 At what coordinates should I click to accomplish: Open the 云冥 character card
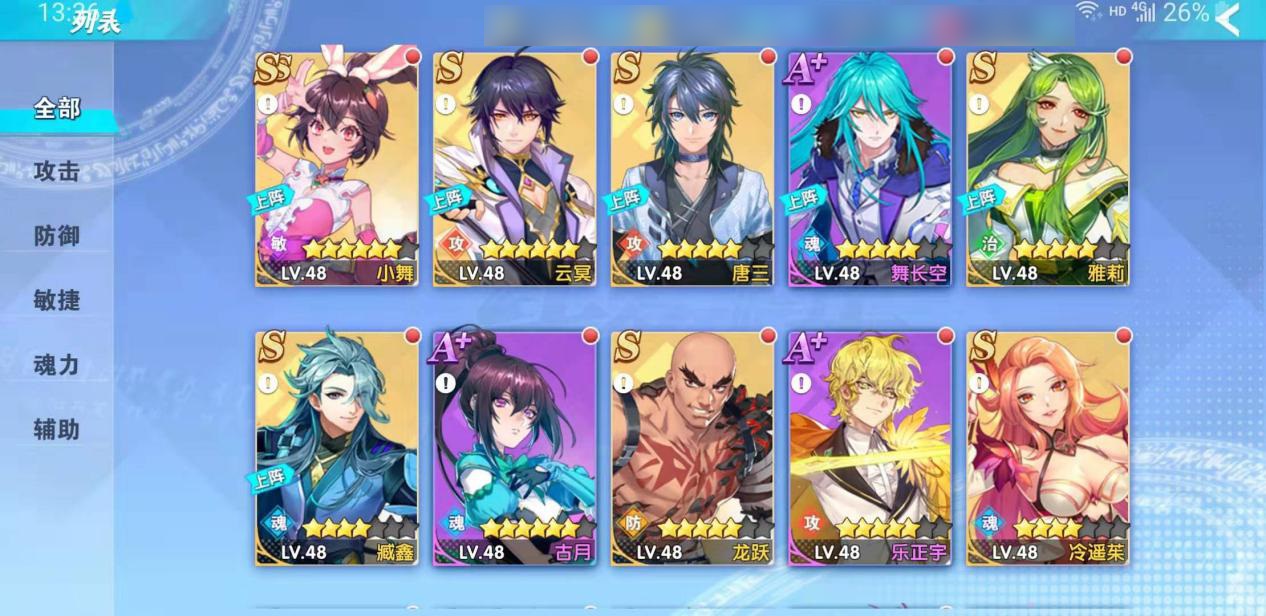[515, 168]
